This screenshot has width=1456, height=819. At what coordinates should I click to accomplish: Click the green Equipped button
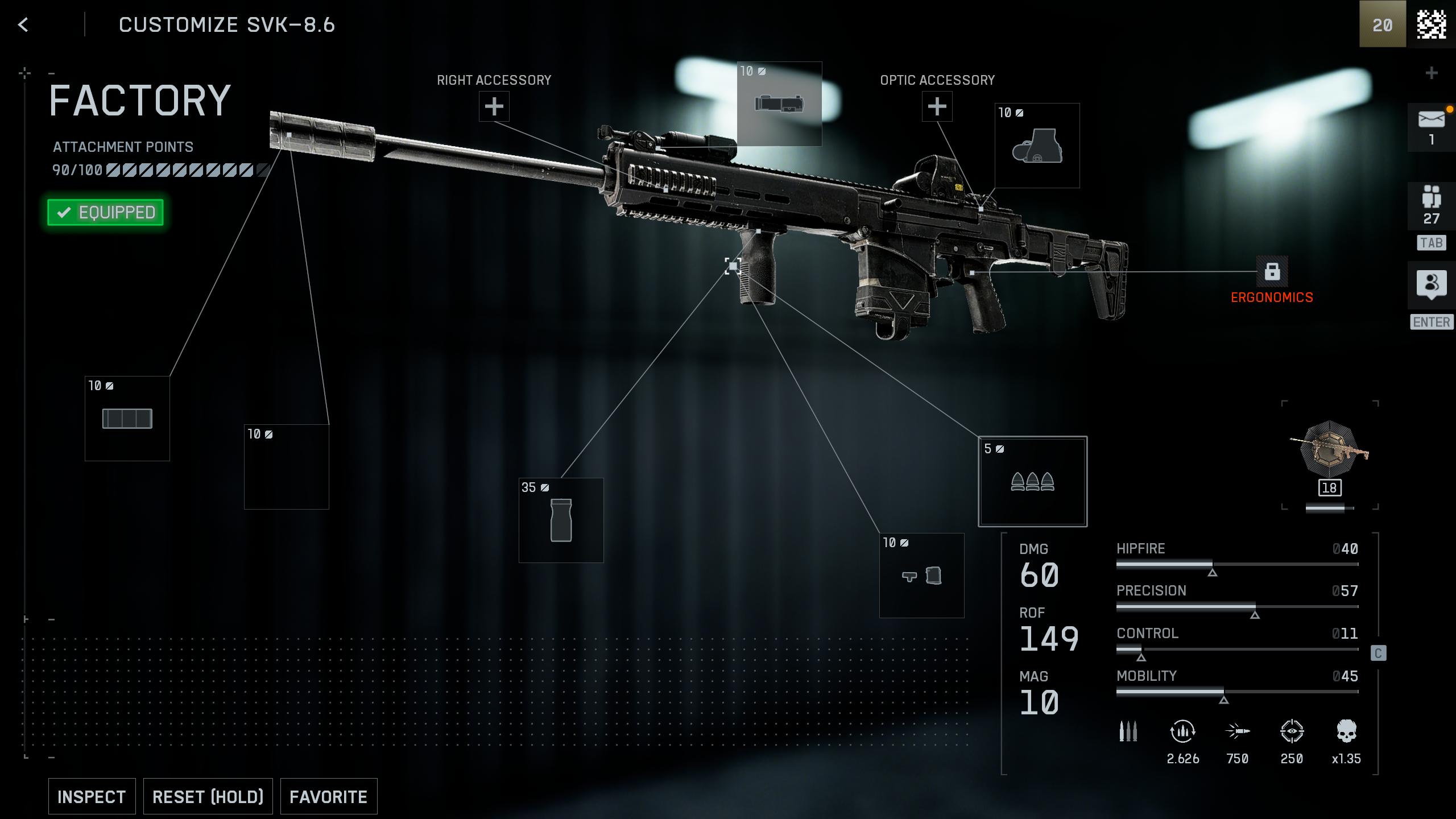106,212
